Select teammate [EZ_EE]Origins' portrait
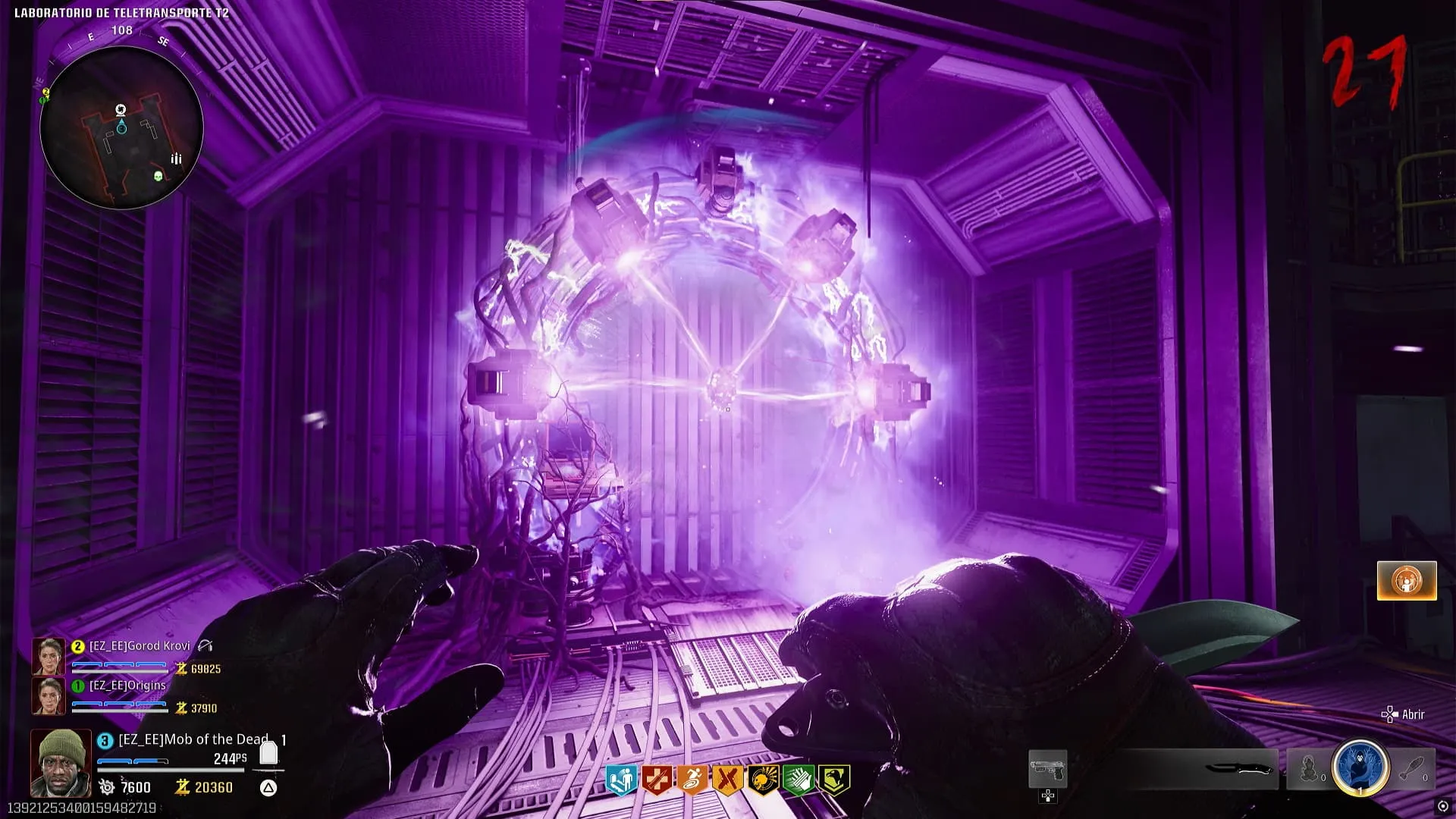Screen dimensions: 1456x819 coord(48,696)
